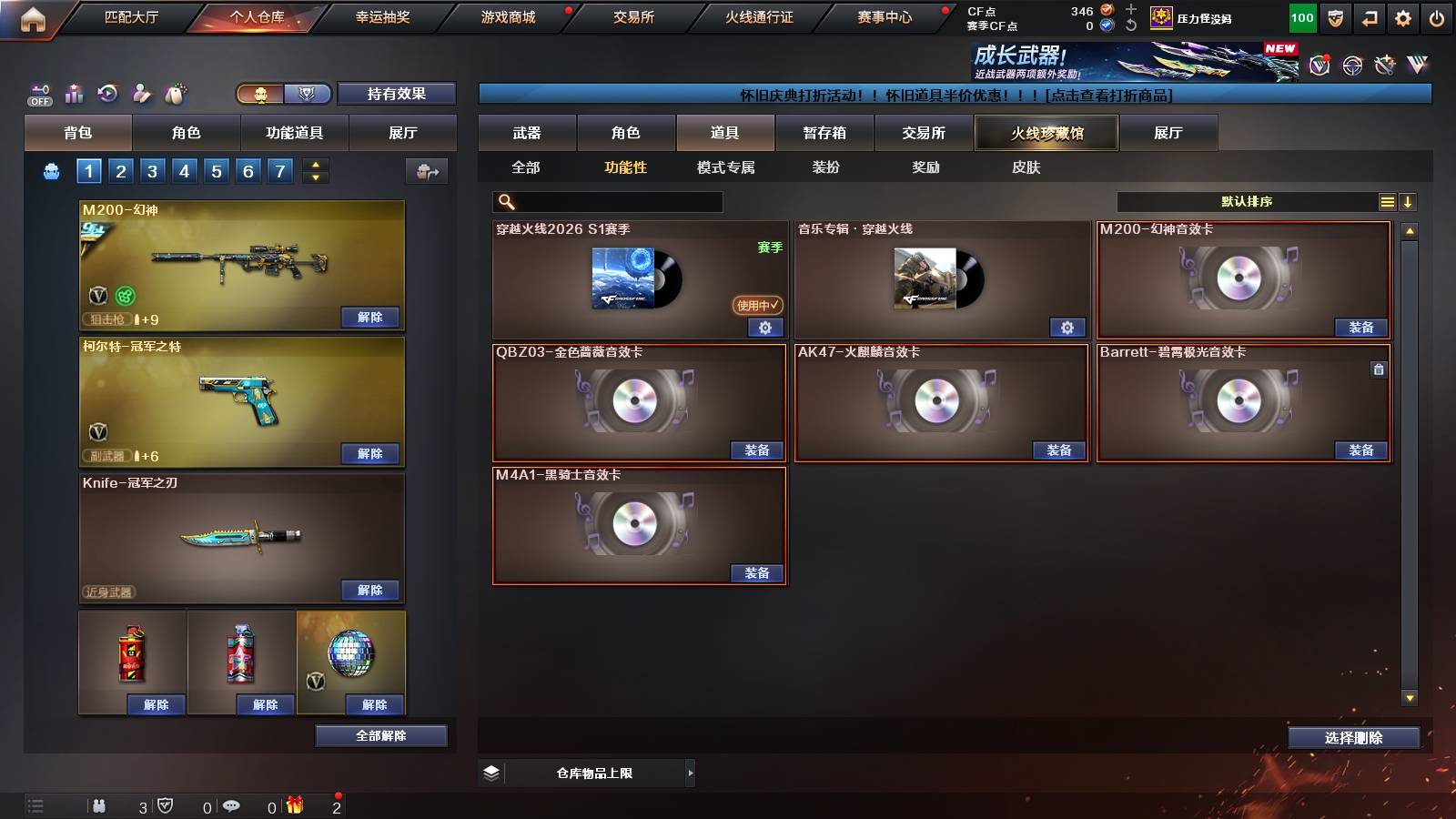The image size is (1456, 819).
Task: Open the stats bar chart icon top-left
Action: click(75, 92)
